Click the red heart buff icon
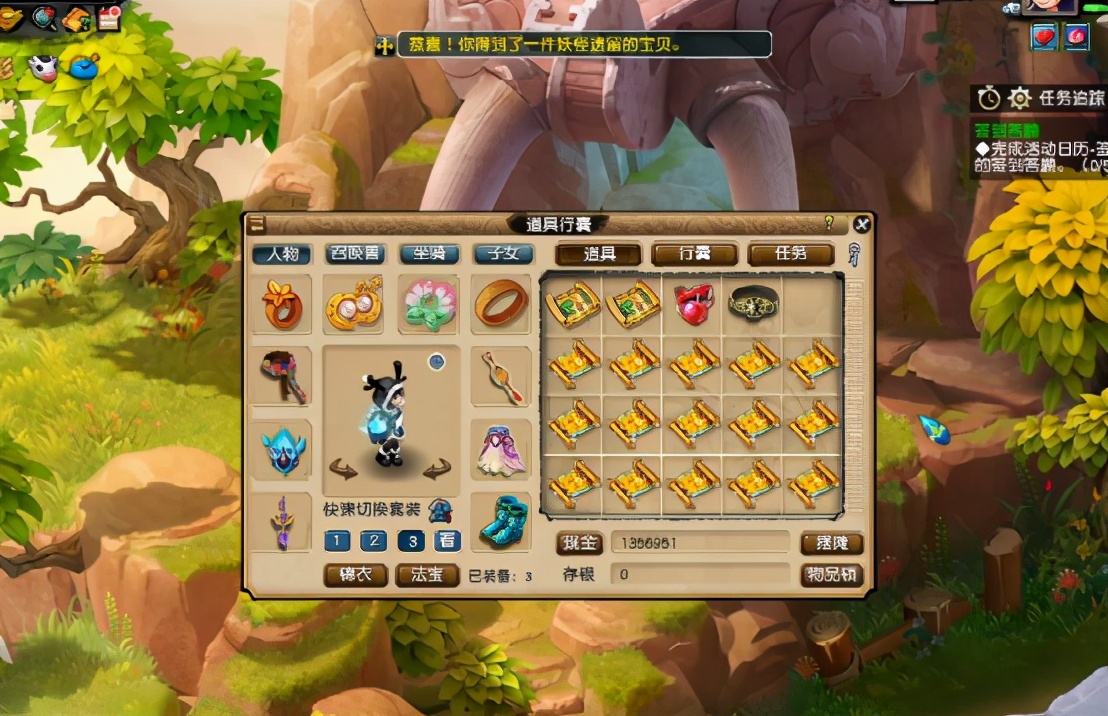Screen dimensions: 1108x716 click(1044, 37)
